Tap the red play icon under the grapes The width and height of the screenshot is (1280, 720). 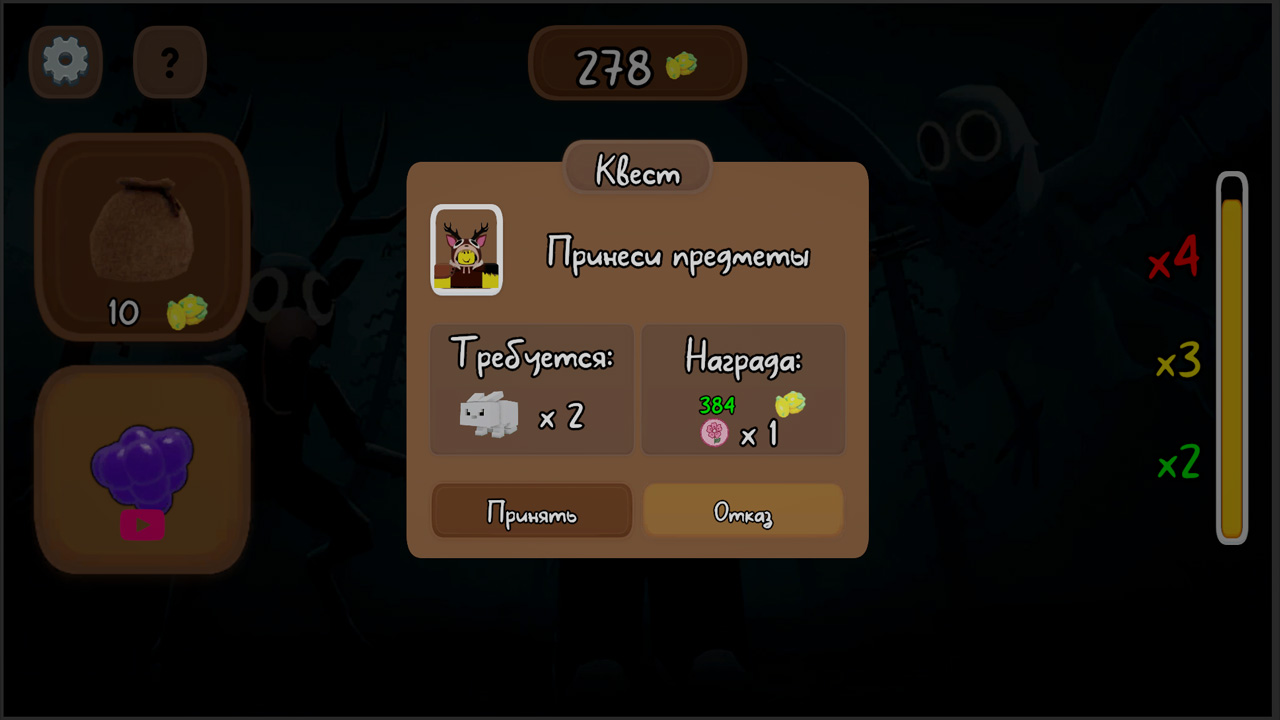coord(143,525)
